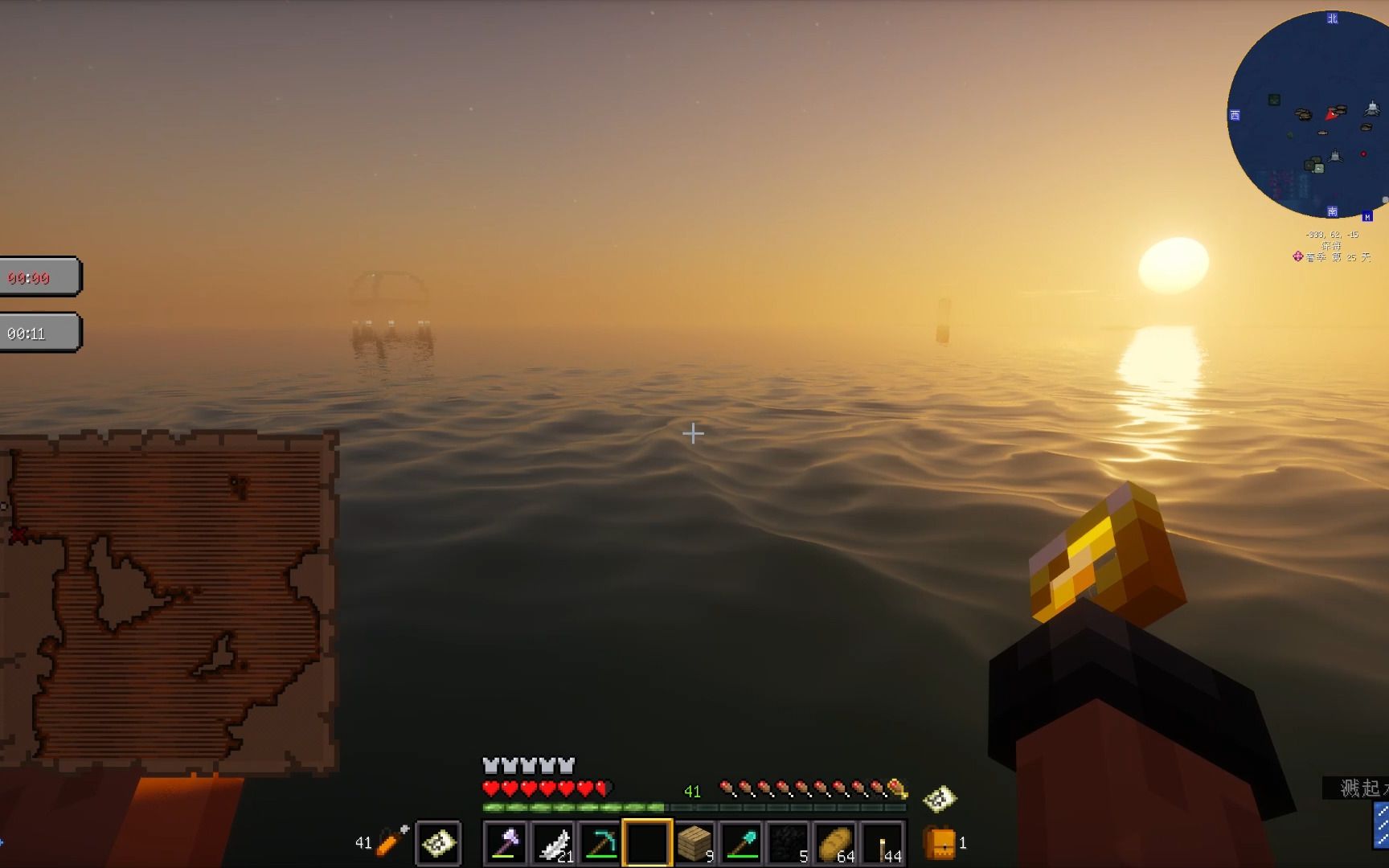Select the axe in the hotbar
Viewport: 1389px width, 868px height.
(x=506, y=842)
